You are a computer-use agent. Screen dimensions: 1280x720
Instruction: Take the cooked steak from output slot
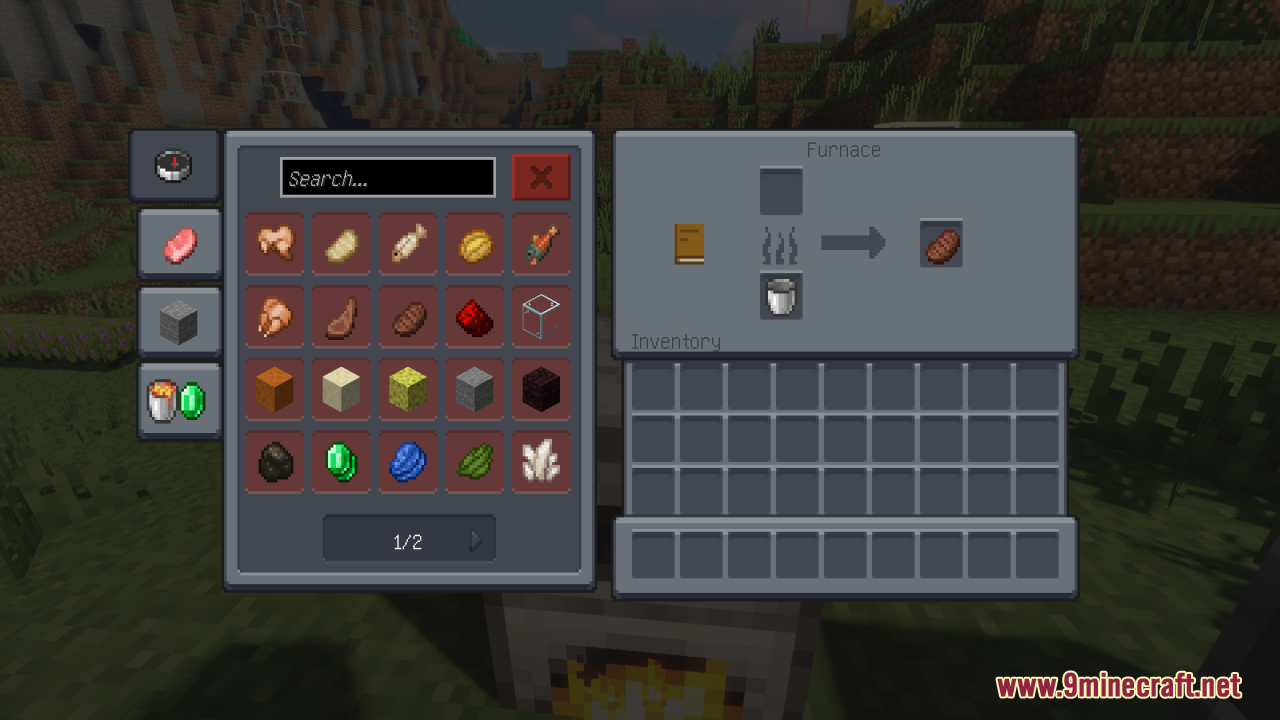[941, 243]
